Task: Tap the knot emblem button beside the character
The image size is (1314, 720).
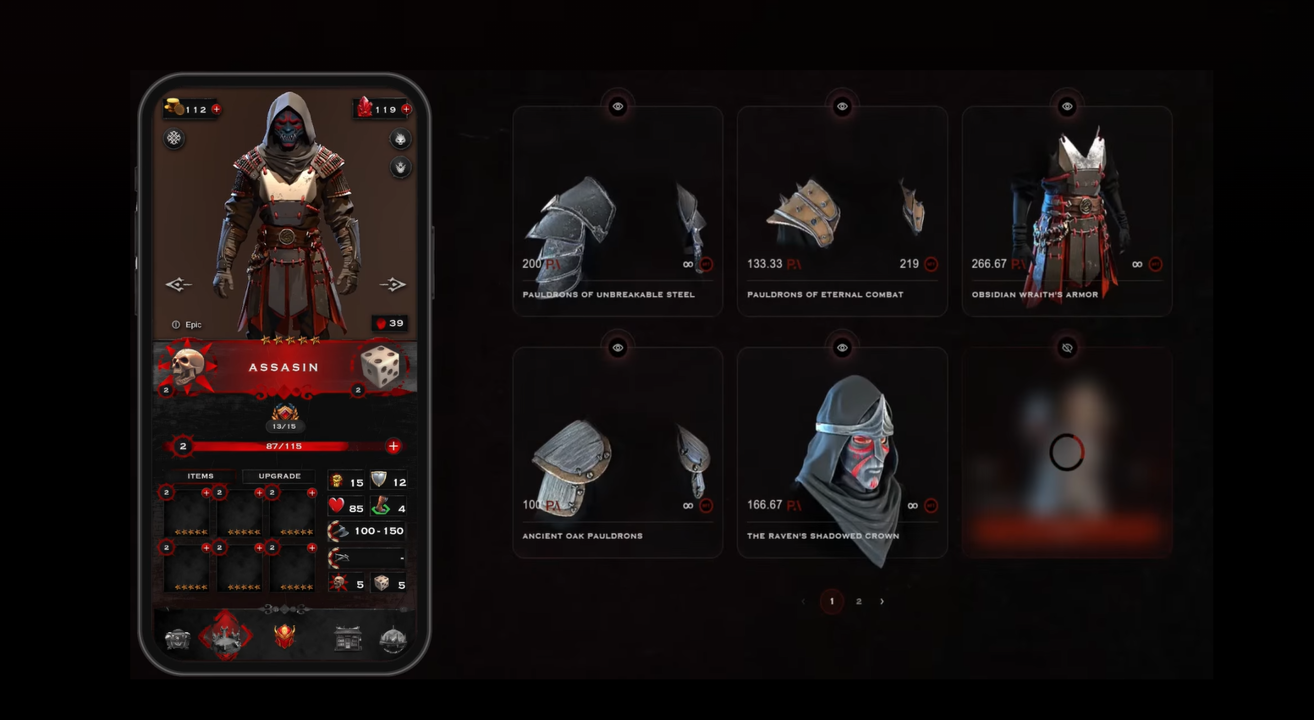Action: 175,138
